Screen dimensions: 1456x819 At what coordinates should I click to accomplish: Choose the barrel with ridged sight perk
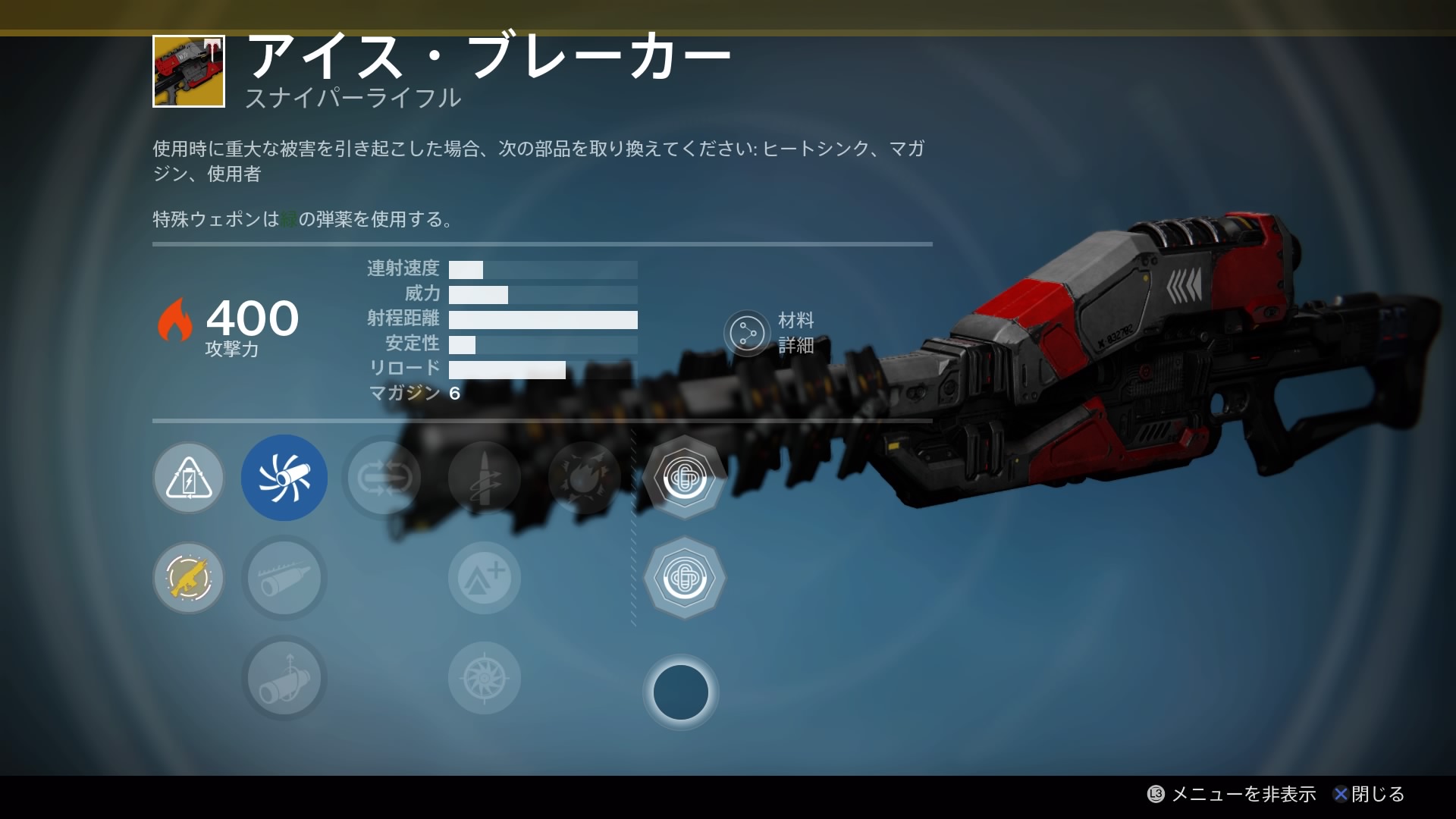pos(284,578)
